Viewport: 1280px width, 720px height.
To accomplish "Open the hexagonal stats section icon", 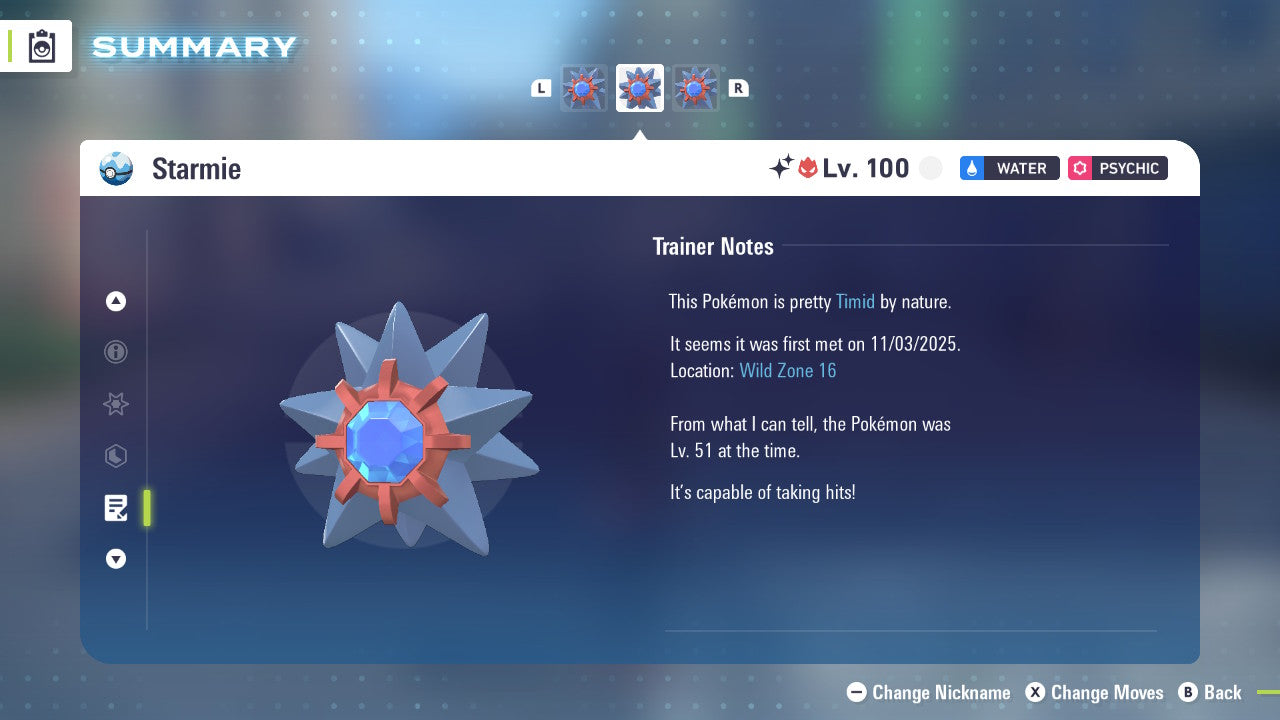I will coord(116,456).
